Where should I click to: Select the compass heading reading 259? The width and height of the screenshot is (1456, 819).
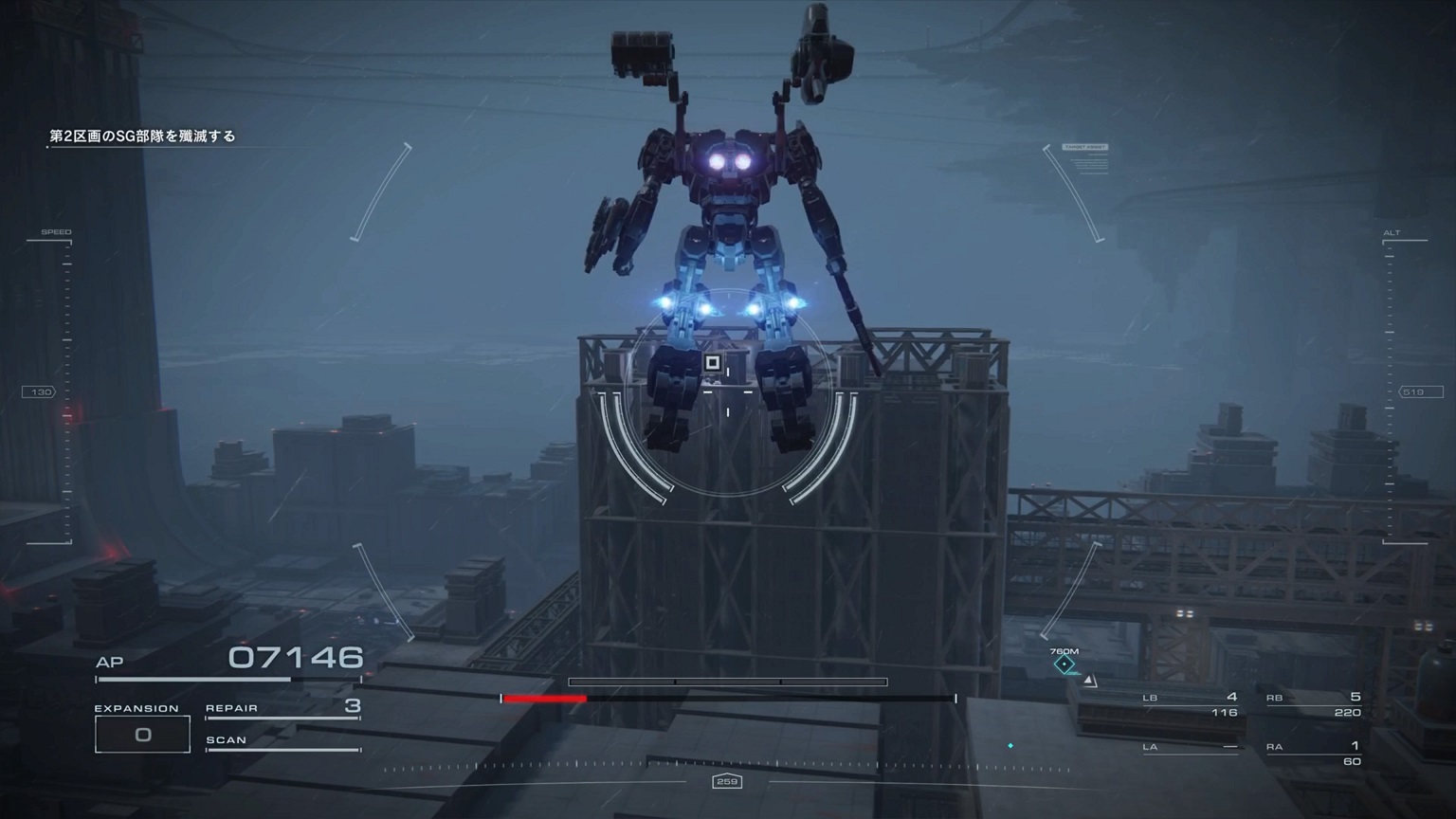[727, 782]
